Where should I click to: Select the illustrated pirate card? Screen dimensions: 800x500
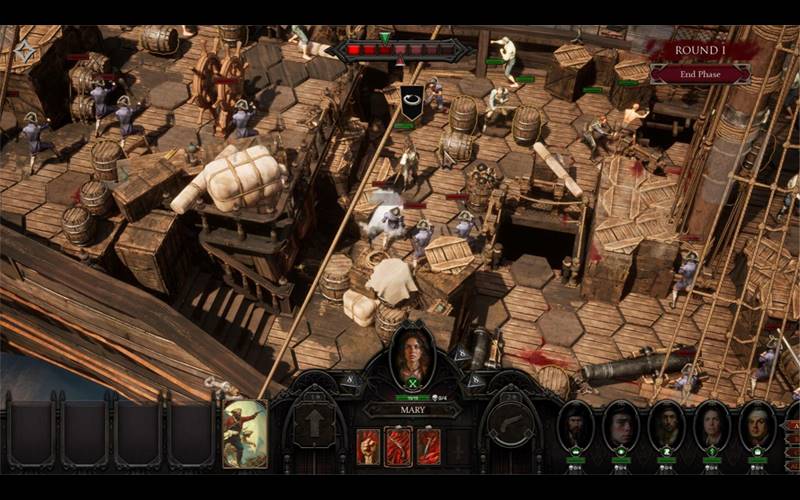tap(245, 433)
